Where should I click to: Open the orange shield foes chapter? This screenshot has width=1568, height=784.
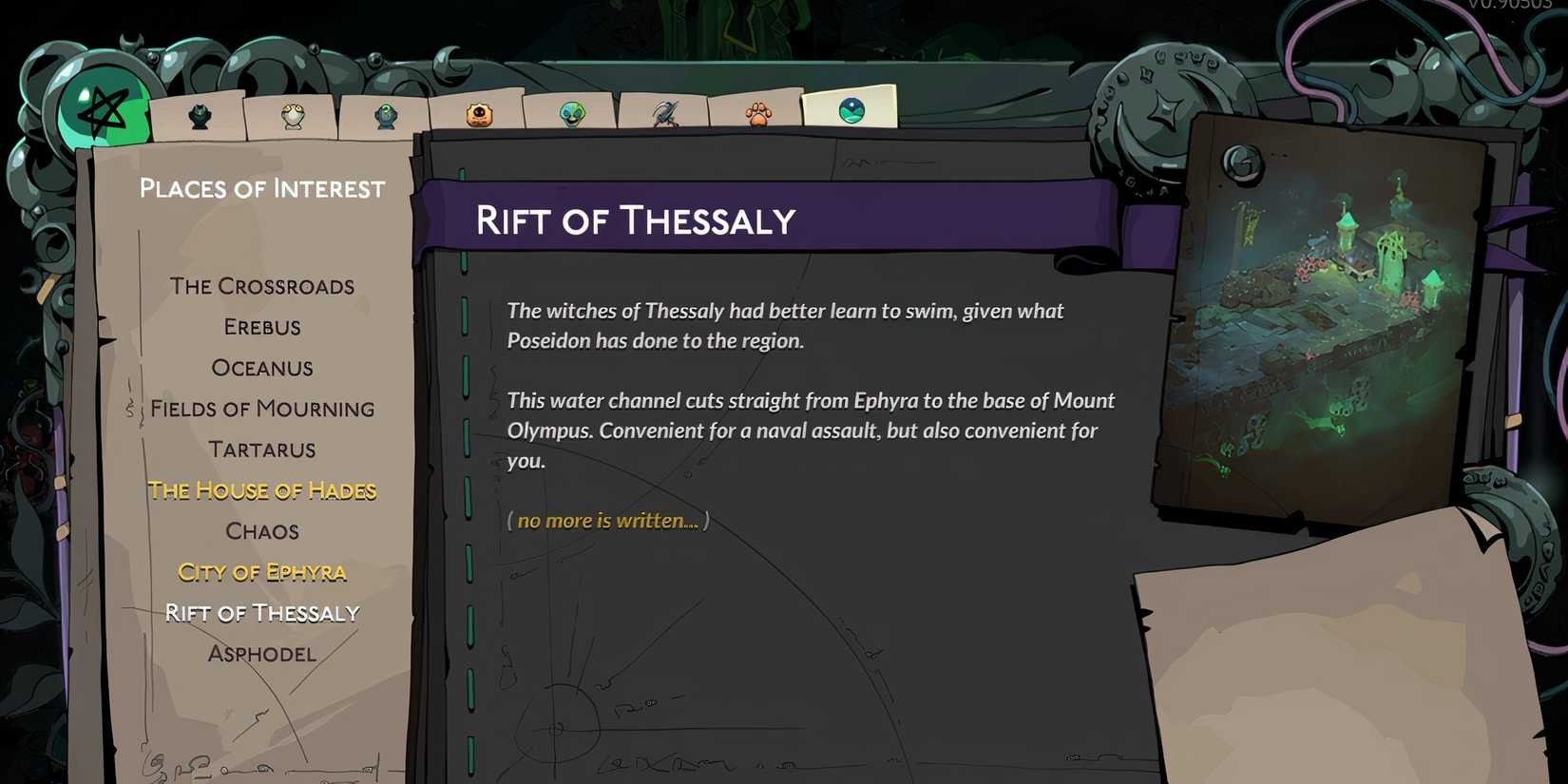tap(481, 112)
